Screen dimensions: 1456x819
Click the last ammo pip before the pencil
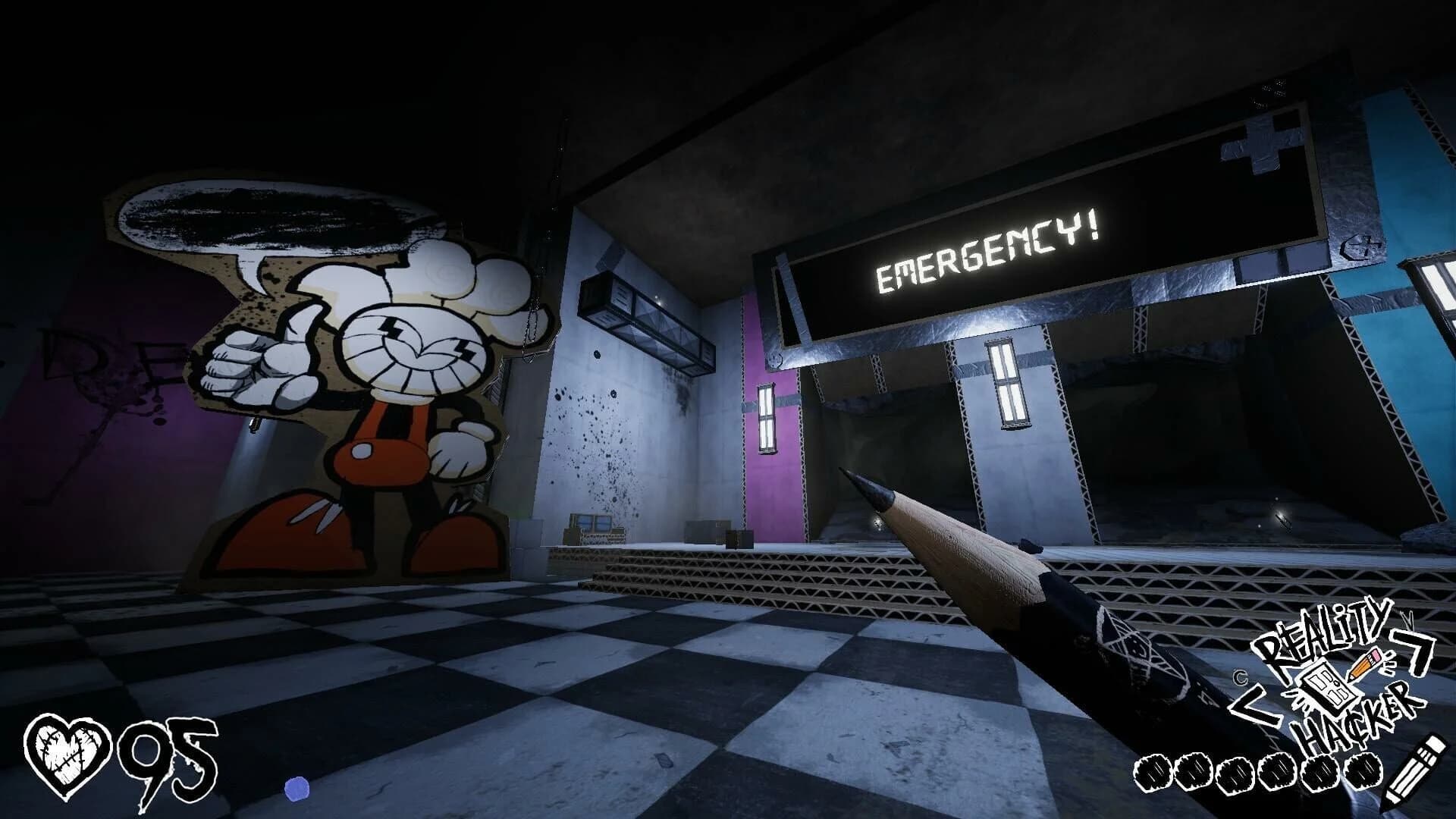pos(1362,773)
